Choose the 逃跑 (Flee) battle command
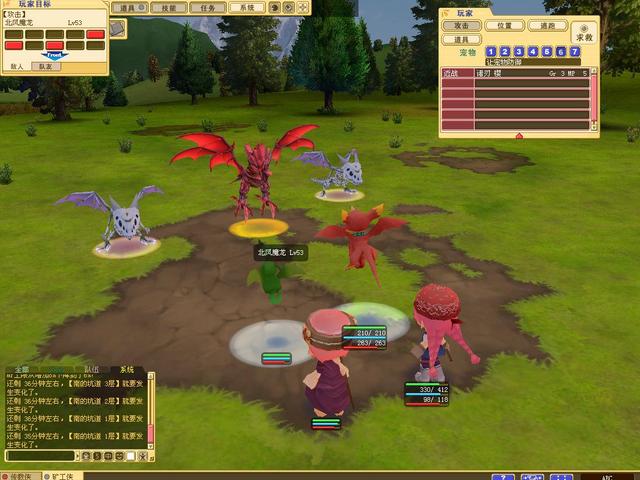Screen dimensions: 640x480 click(x=547, y=25)
